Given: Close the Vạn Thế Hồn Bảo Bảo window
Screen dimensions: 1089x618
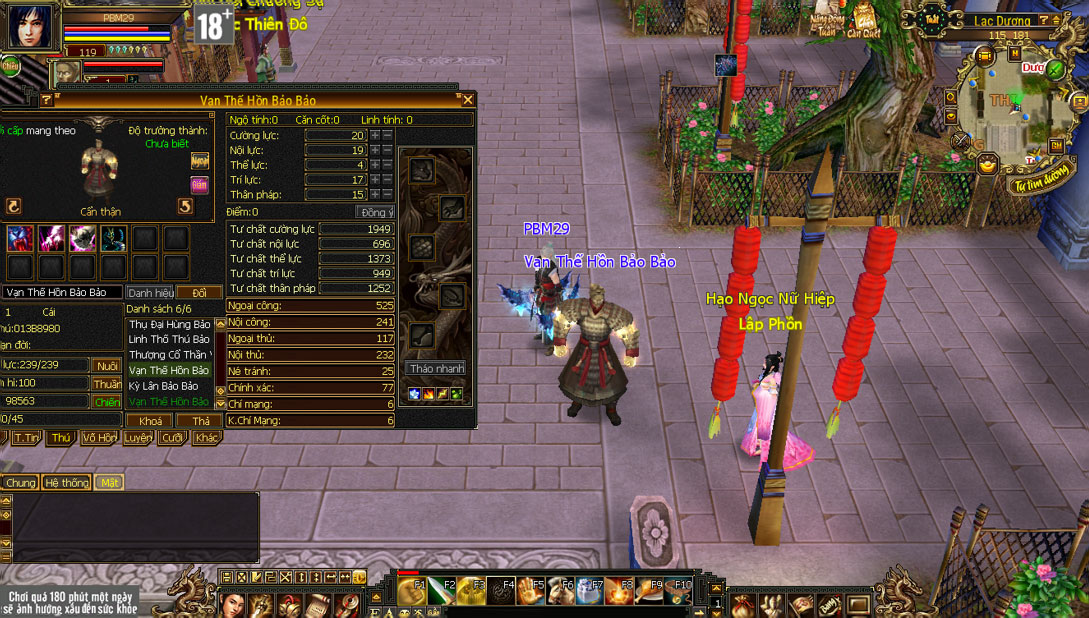Looking at the screenshot, I should [x=467, y=100].
